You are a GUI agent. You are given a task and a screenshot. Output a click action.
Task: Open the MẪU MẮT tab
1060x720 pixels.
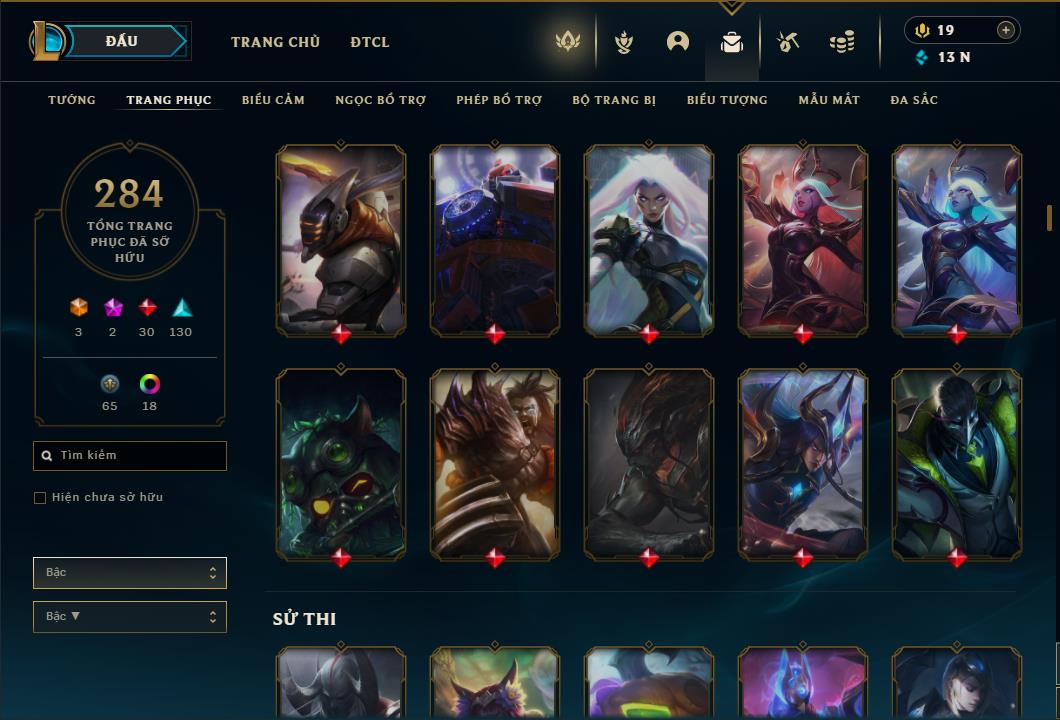click(829, 100)
